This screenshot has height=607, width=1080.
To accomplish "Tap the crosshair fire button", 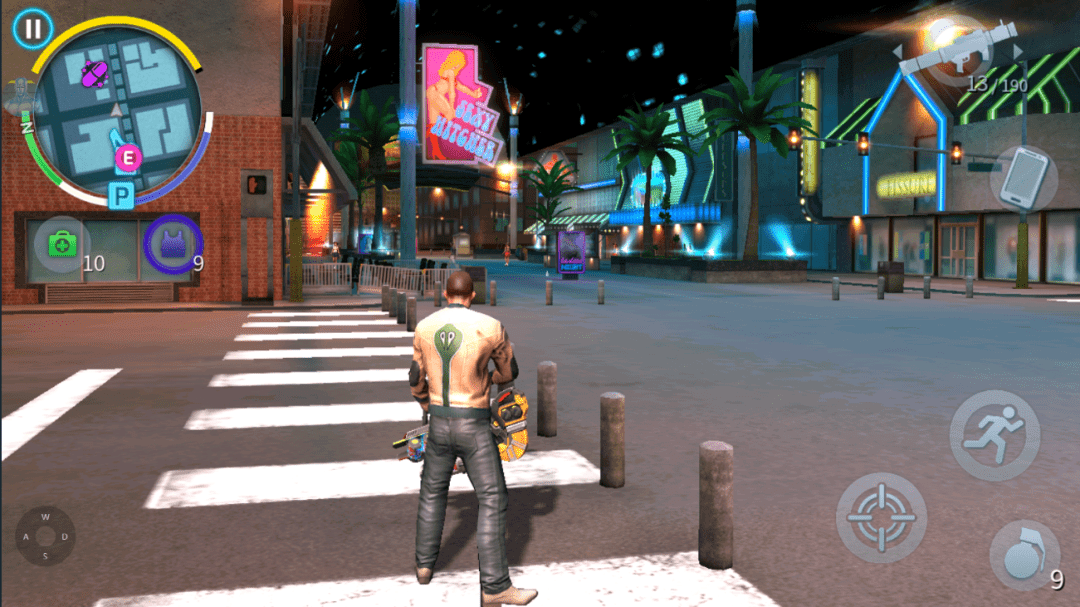I will point(881,517).
